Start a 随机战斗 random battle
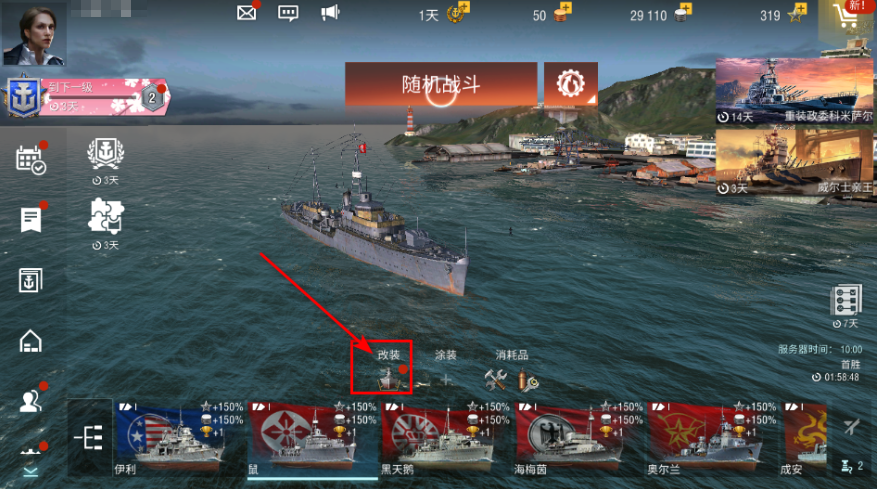The height and width of the screenshot is (489, 877). (x=441, y=85)
